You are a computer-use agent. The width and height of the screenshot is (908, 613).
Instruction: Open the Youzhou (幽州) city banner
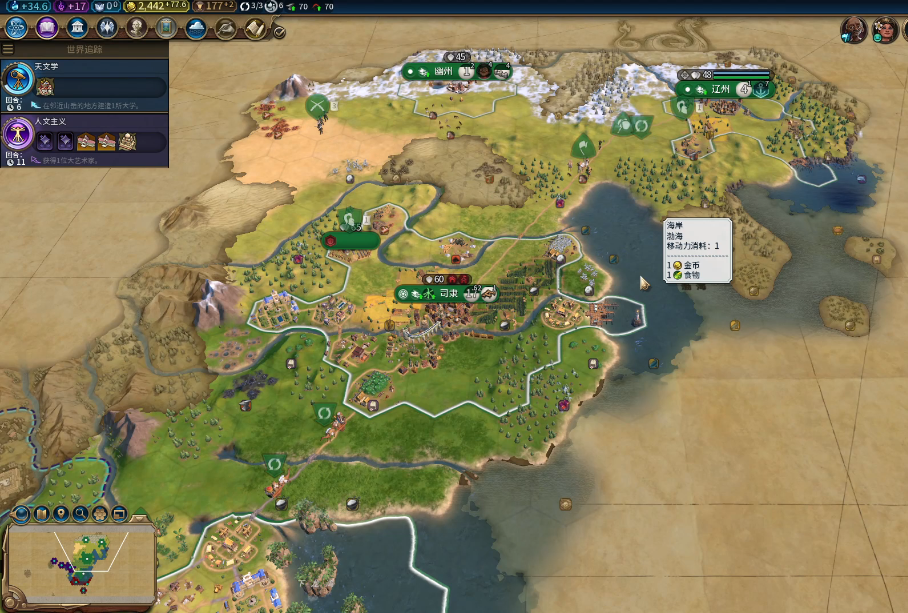tap(442, 72)
